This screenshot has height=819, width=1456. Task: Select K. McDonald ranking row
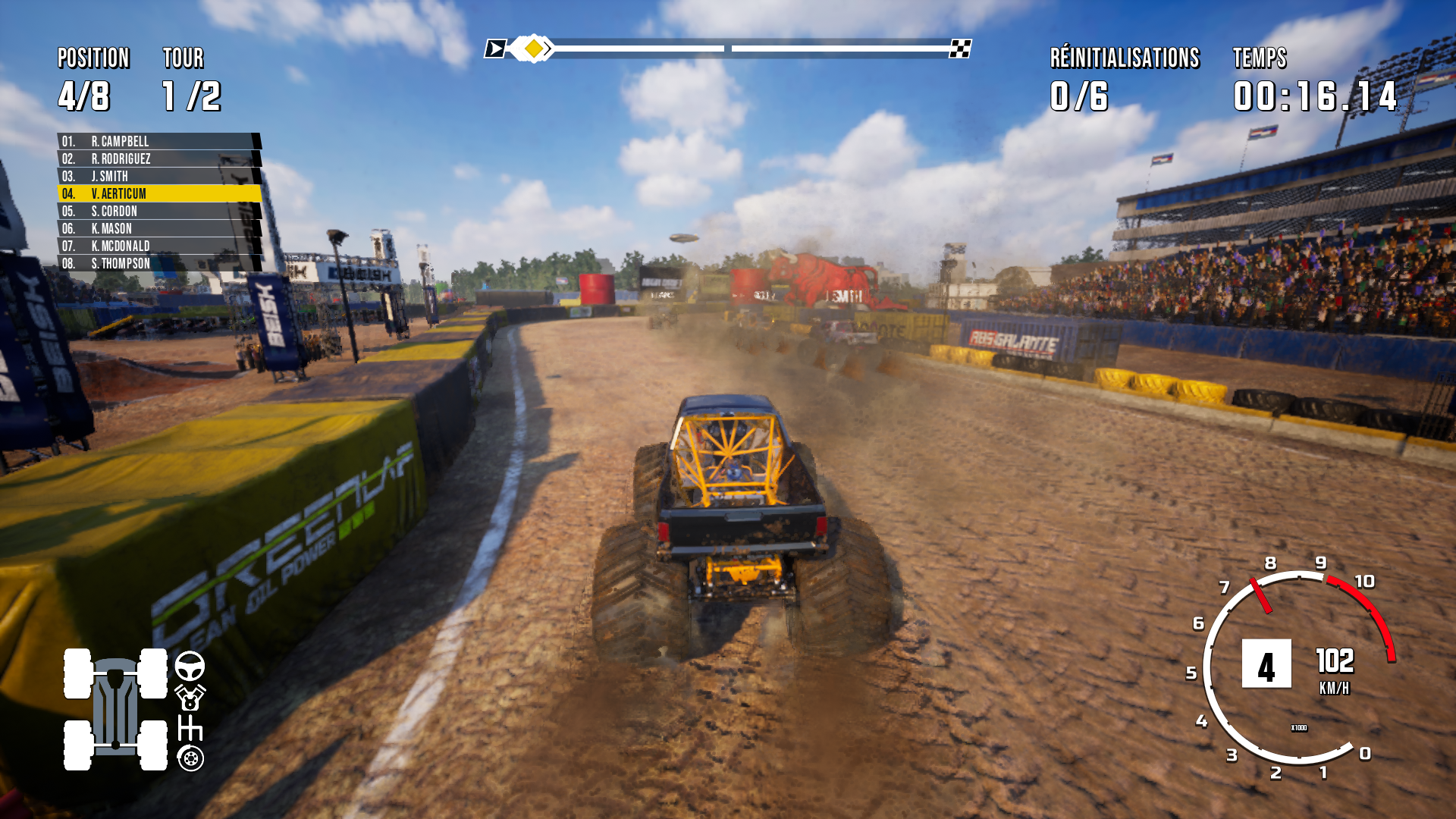(x=158, y=246)
